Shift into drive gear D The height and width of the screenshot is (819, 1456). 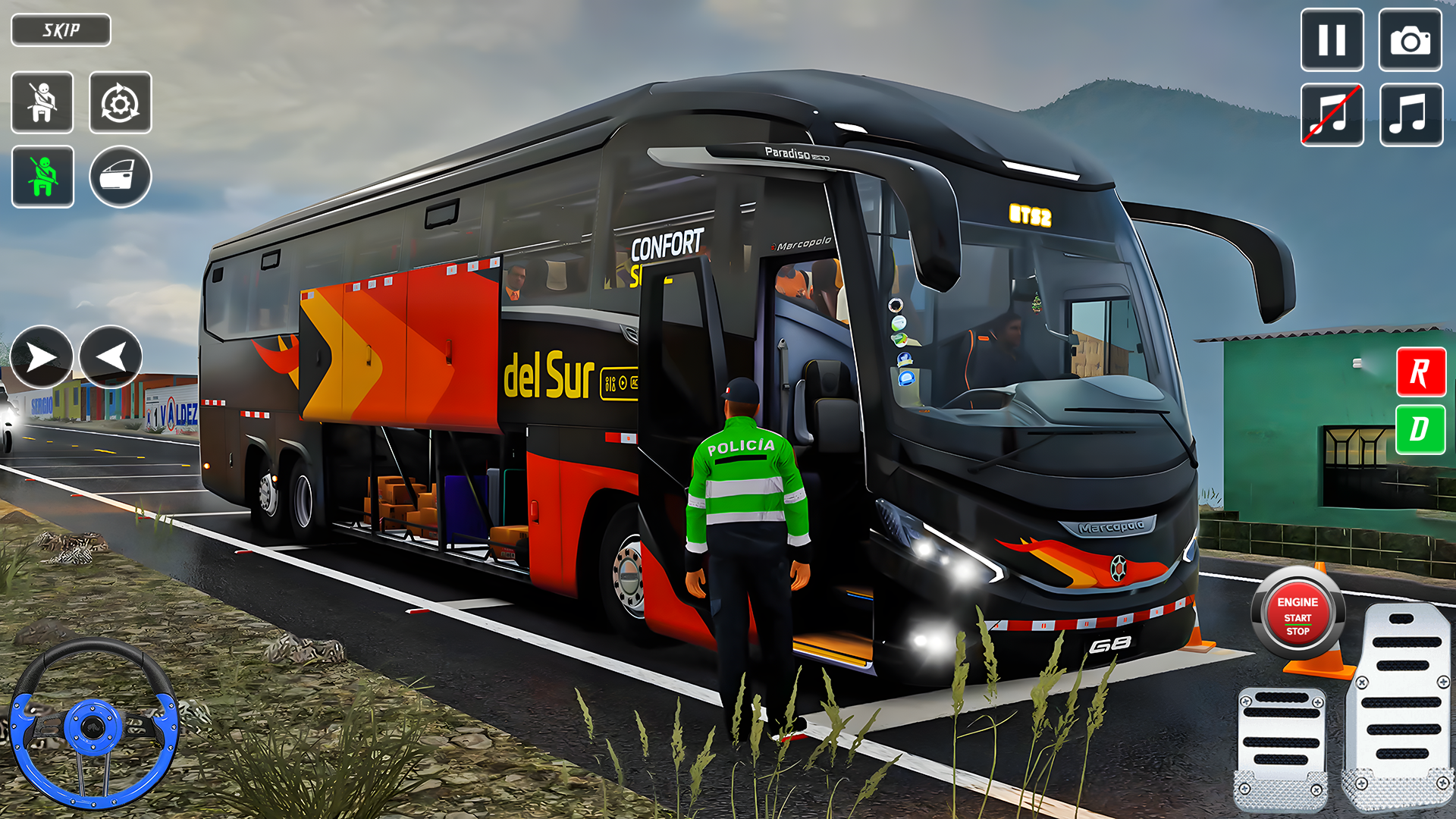[x=1420, y=429]
